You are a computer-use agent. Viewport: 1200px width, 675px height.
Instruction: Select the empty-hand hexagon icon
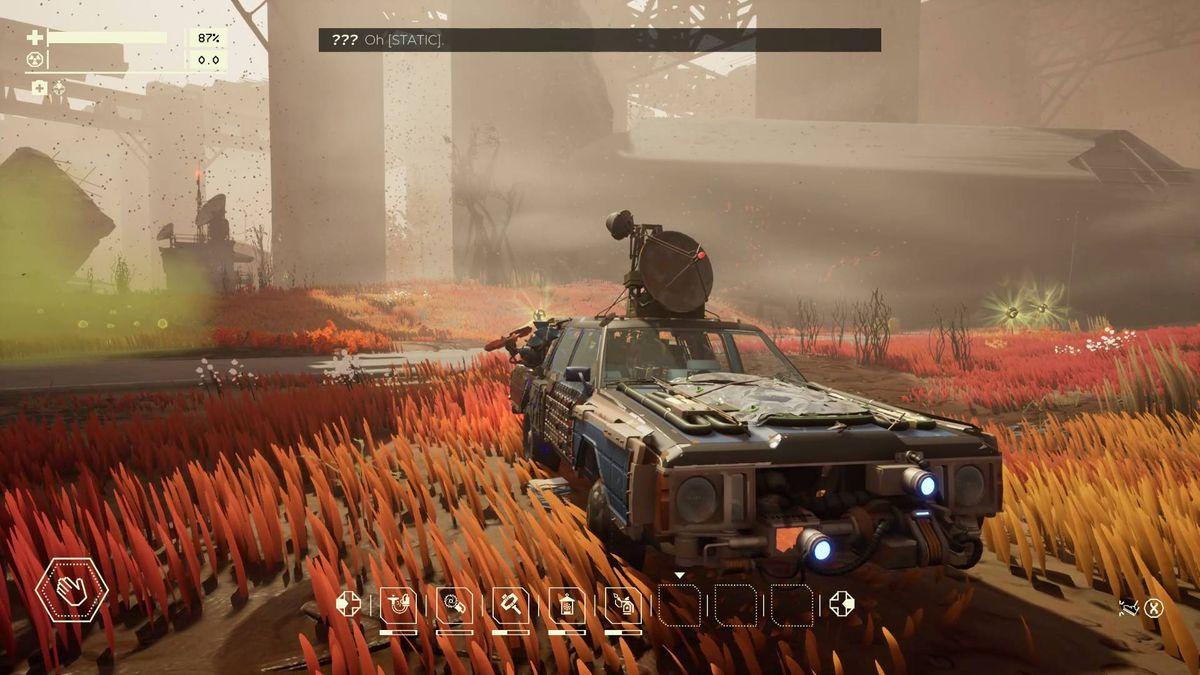(x=72, y=590)
